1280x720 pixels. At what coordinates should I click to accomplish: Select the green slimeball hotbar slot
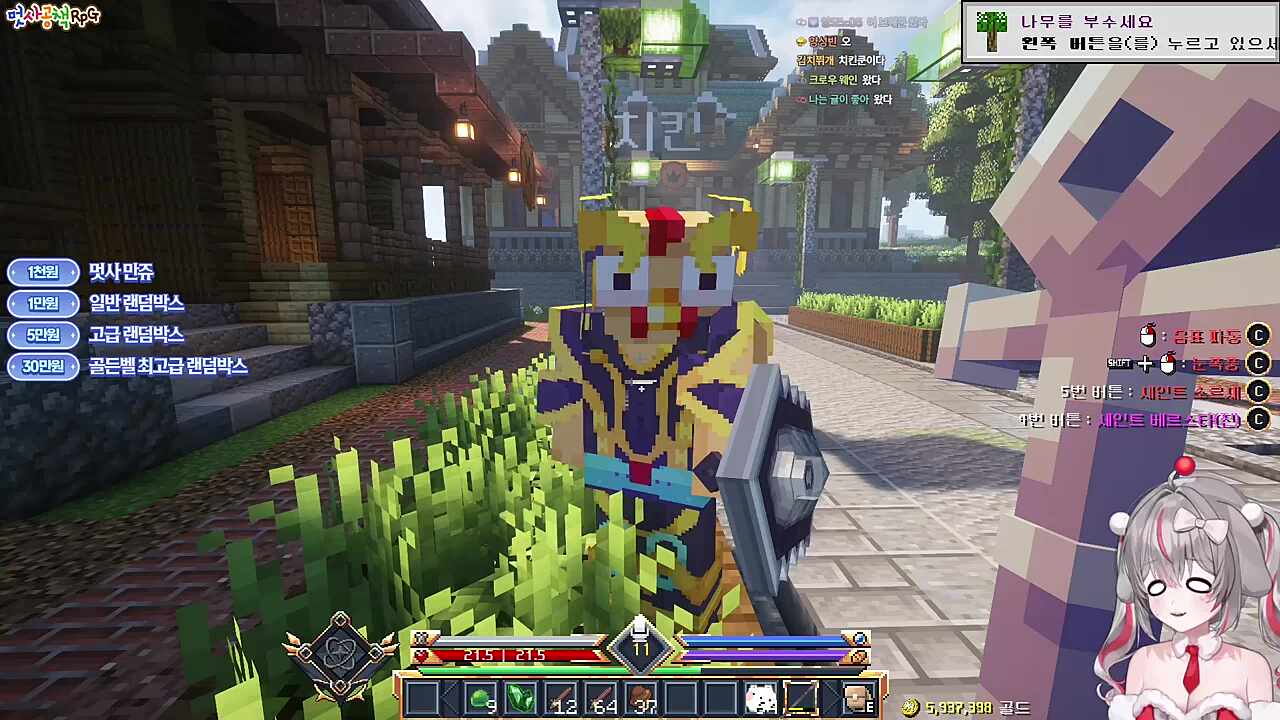481,698
